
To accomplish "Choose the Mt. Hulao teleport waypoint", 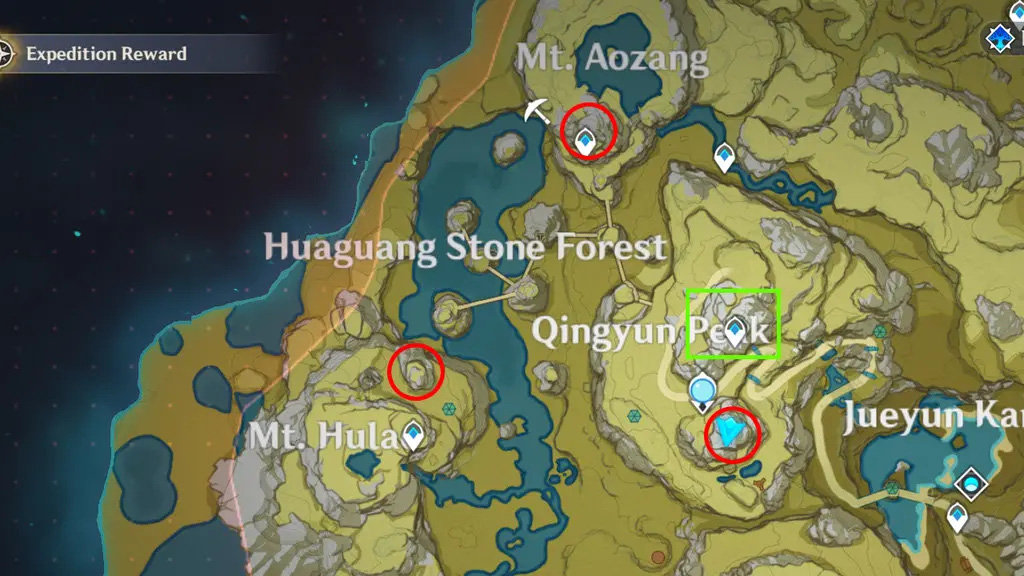I will click(411, 435).
